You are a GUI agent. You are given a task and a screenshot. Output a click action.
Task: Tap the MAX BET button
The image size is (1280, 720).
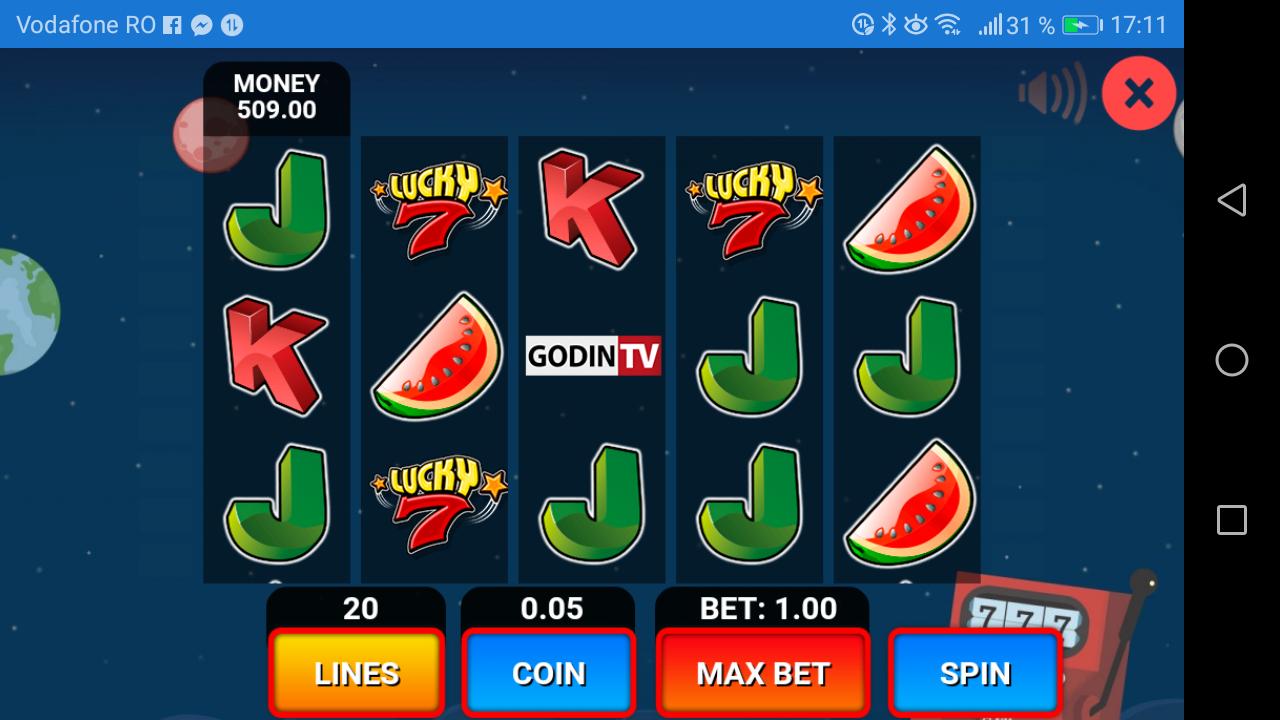[762, 673]
